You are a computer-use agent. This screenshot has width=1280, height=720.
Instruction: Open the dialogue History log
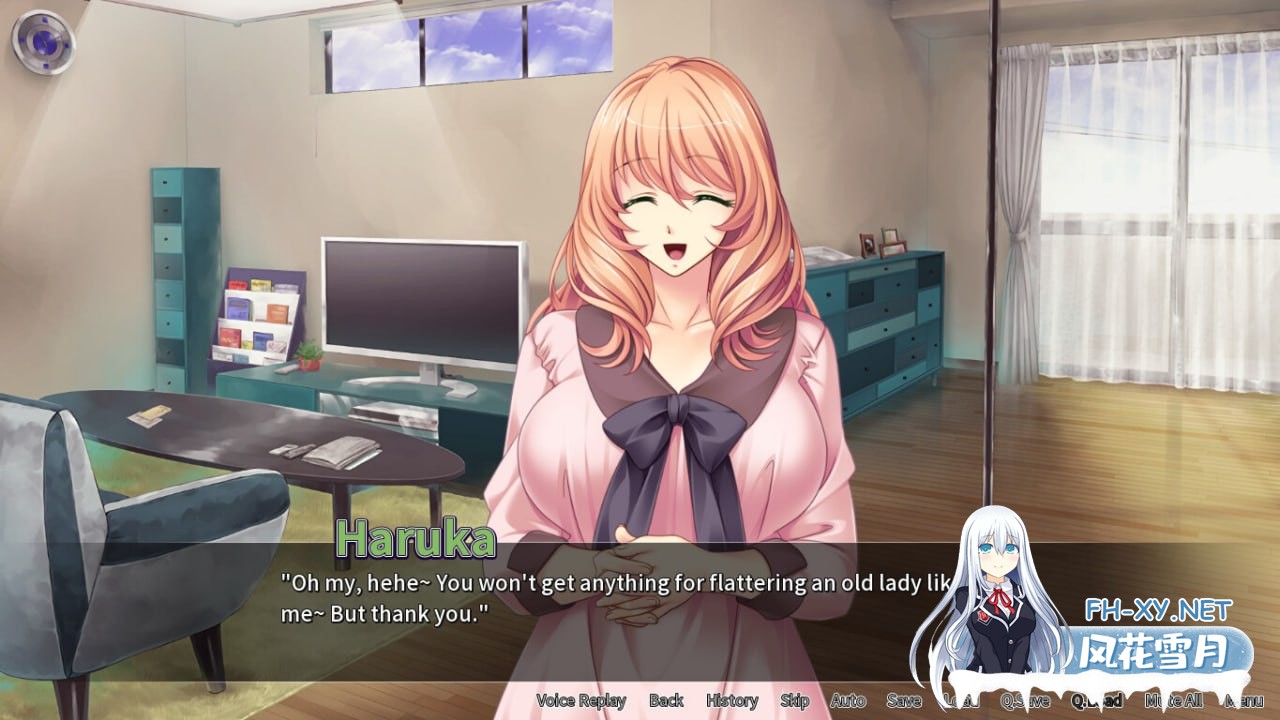[x=731, y=701]
